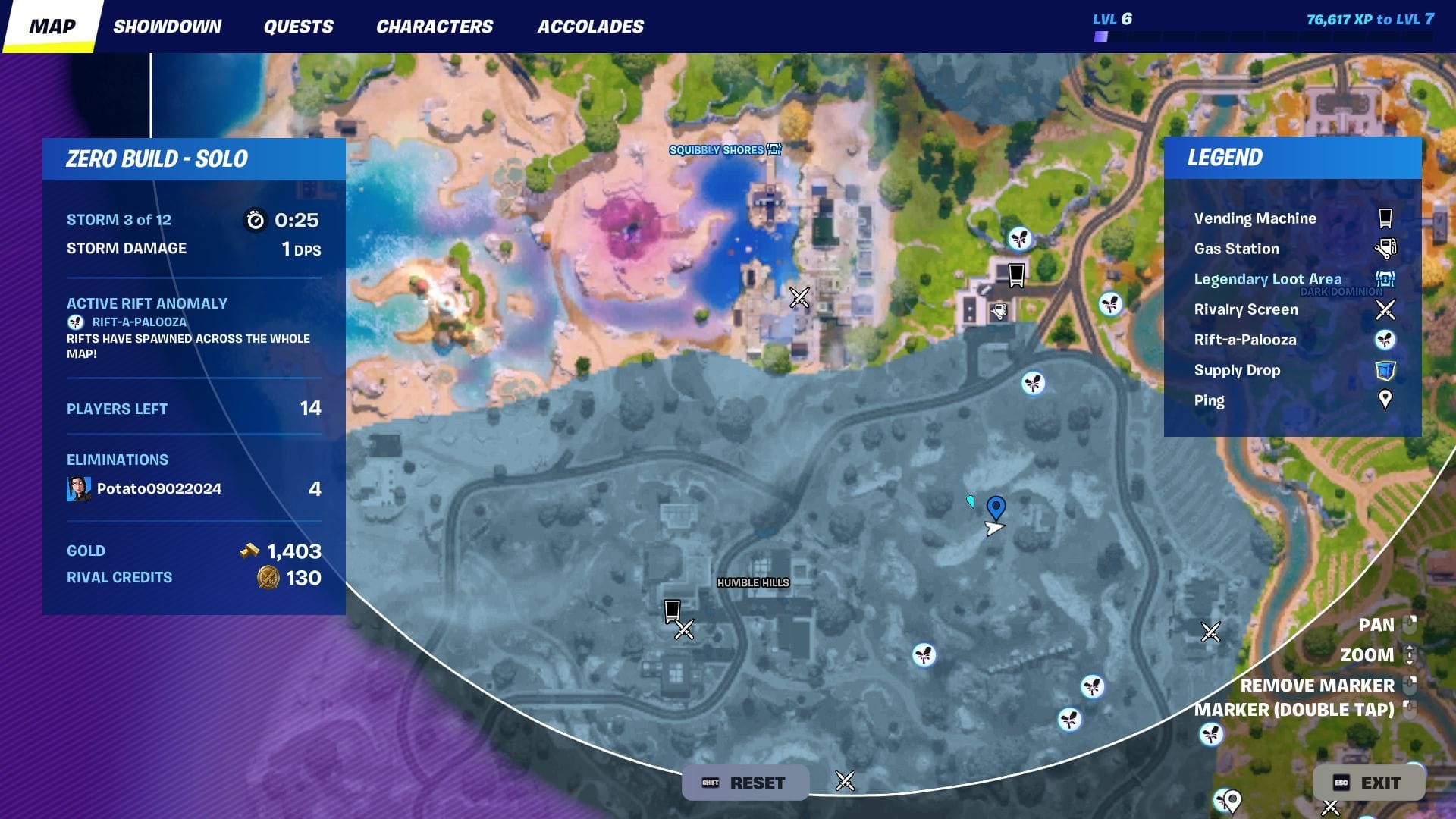The image size is (1456, 819).
Task: Click the Vending Machine legend entry
Action: tap(1255, 218)
